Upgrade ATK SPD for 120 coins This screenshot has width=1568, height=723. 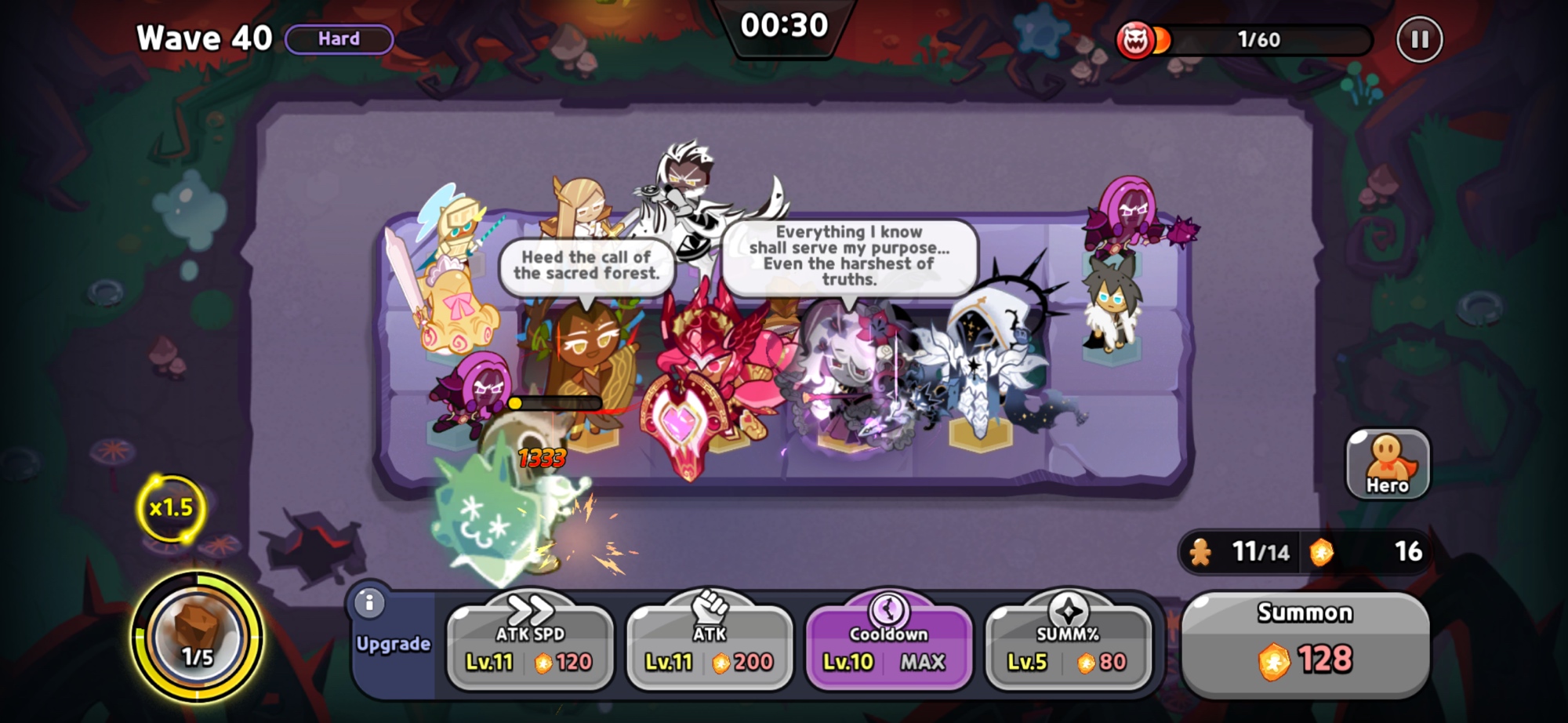[530, 648]
